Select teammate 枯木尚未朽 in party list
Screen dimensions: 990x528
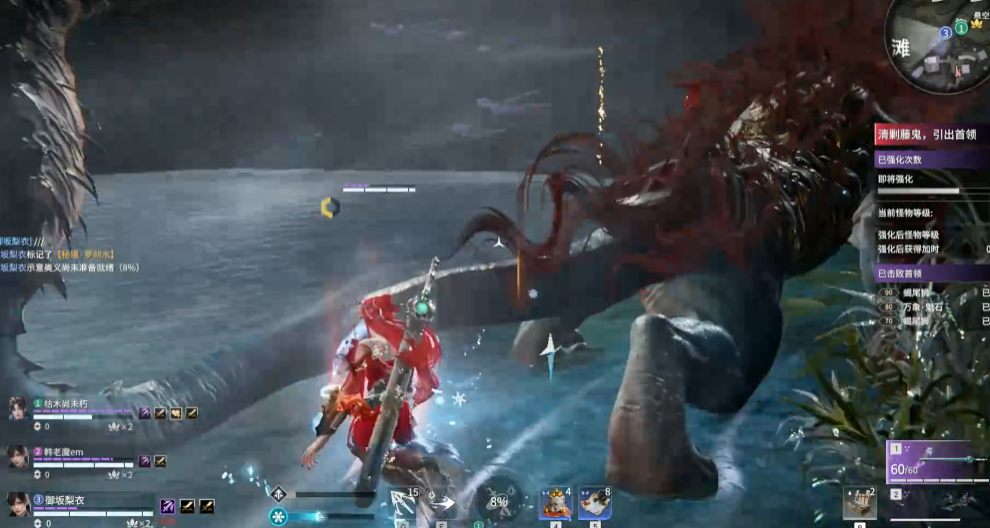[67, 403]
